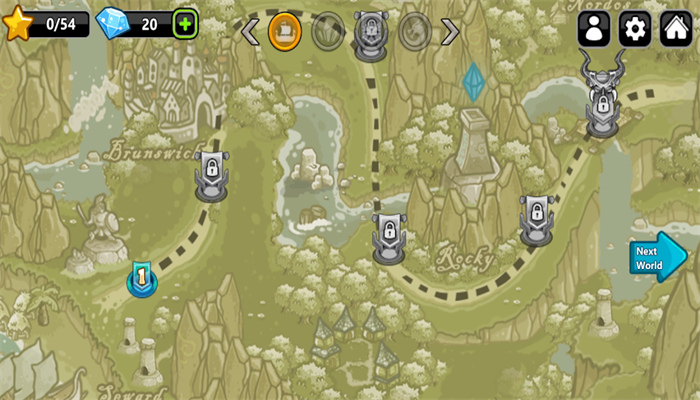Add more gems with green plus

[x=185, y=23]
